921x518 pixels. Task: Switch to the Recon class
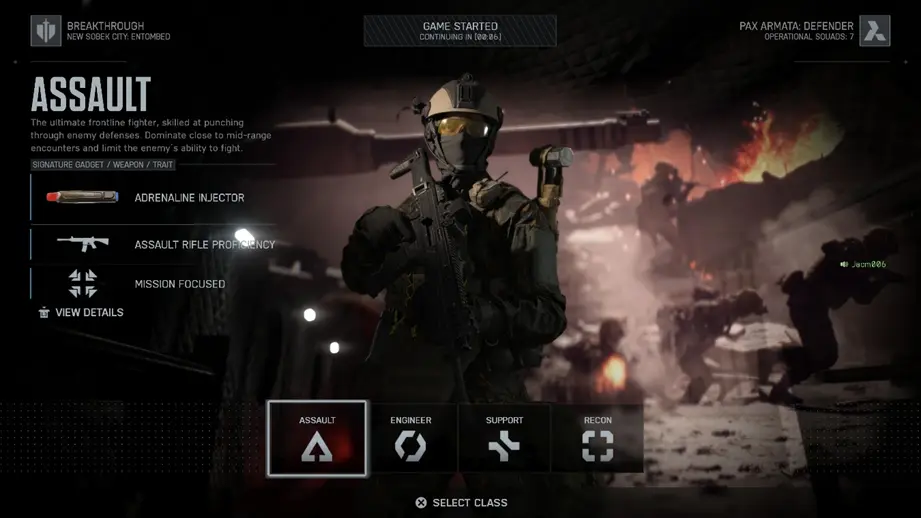tap(598, 438)
